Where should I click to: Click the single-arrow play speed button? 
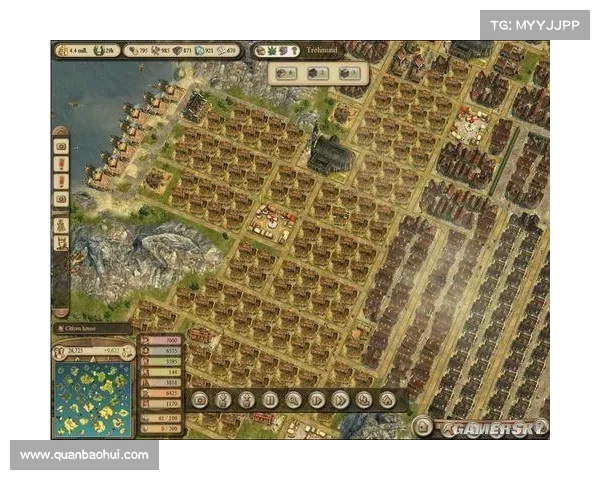click(x=317, y=399)
